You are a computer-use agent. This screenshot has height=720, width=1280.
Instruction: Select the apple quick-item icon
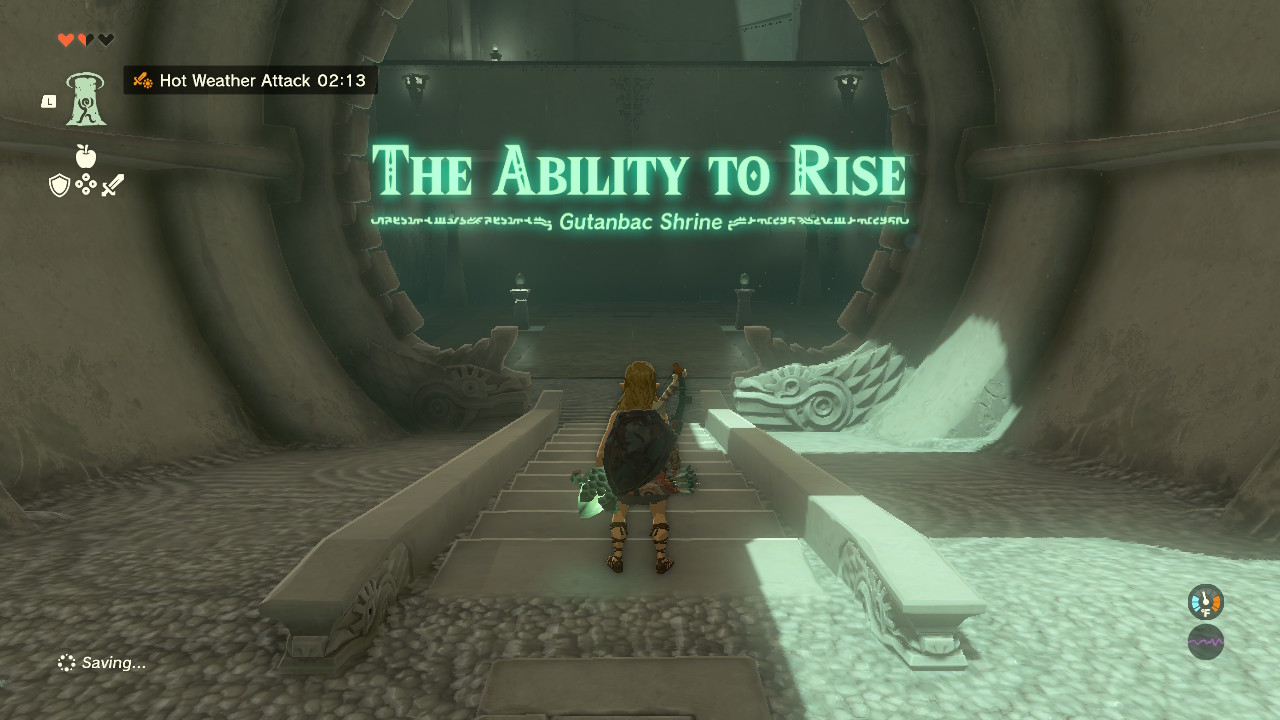tap(86, 156)
